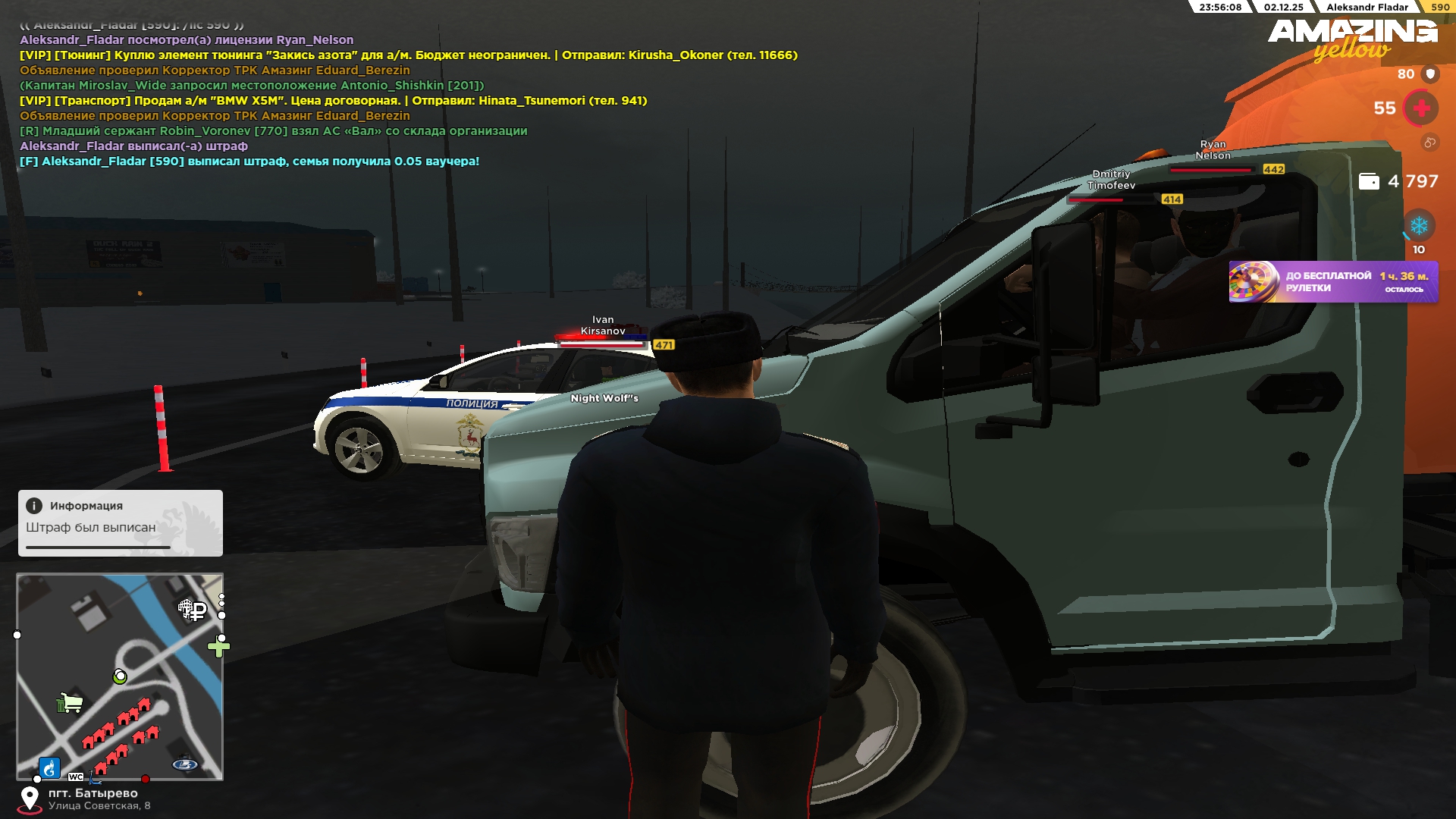
Task: Click the shield armor icon
Action: [1430, 74]
